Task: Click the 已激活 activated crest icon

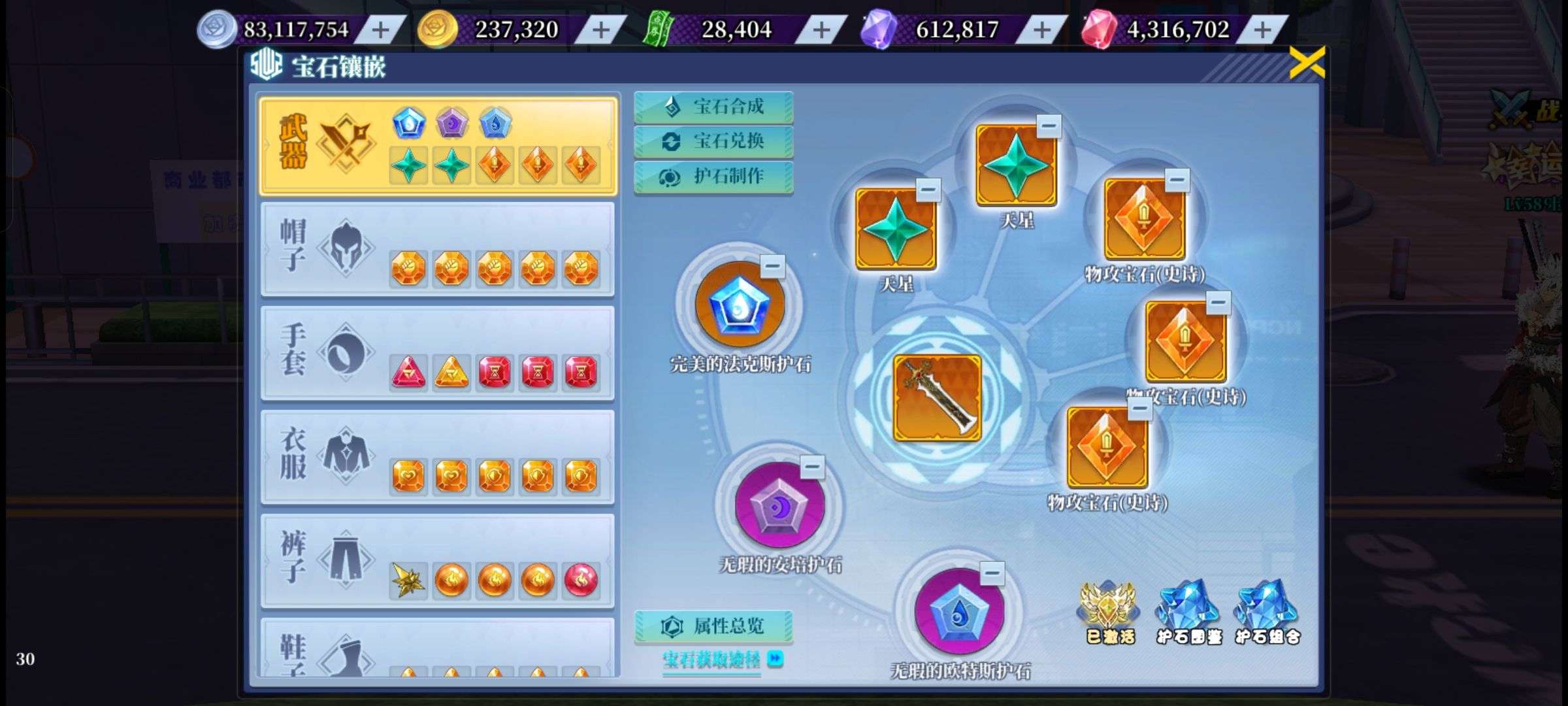Action: click(1109, 612)
